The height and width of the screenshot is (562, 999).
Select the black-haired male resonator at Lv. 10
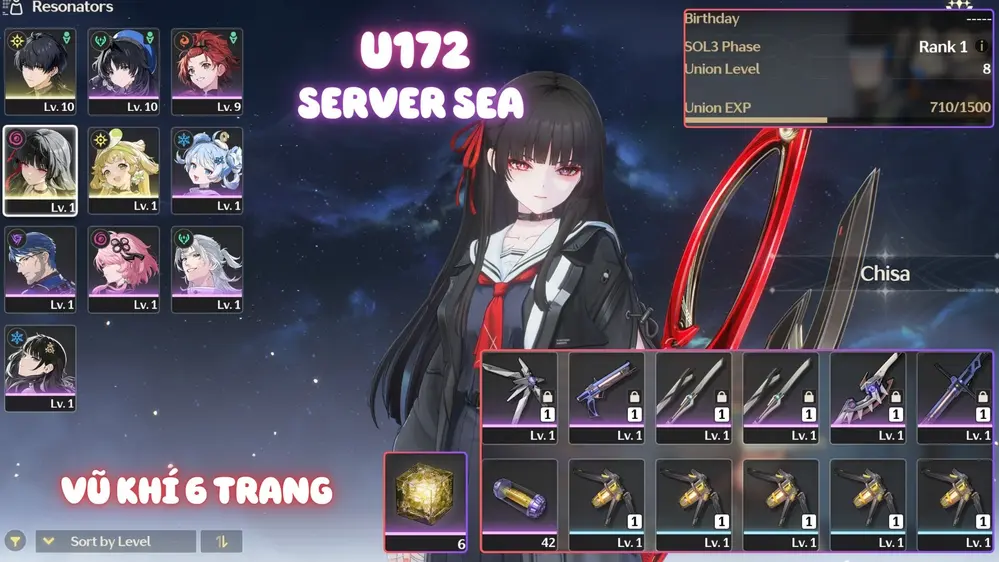tap(40, 71)
